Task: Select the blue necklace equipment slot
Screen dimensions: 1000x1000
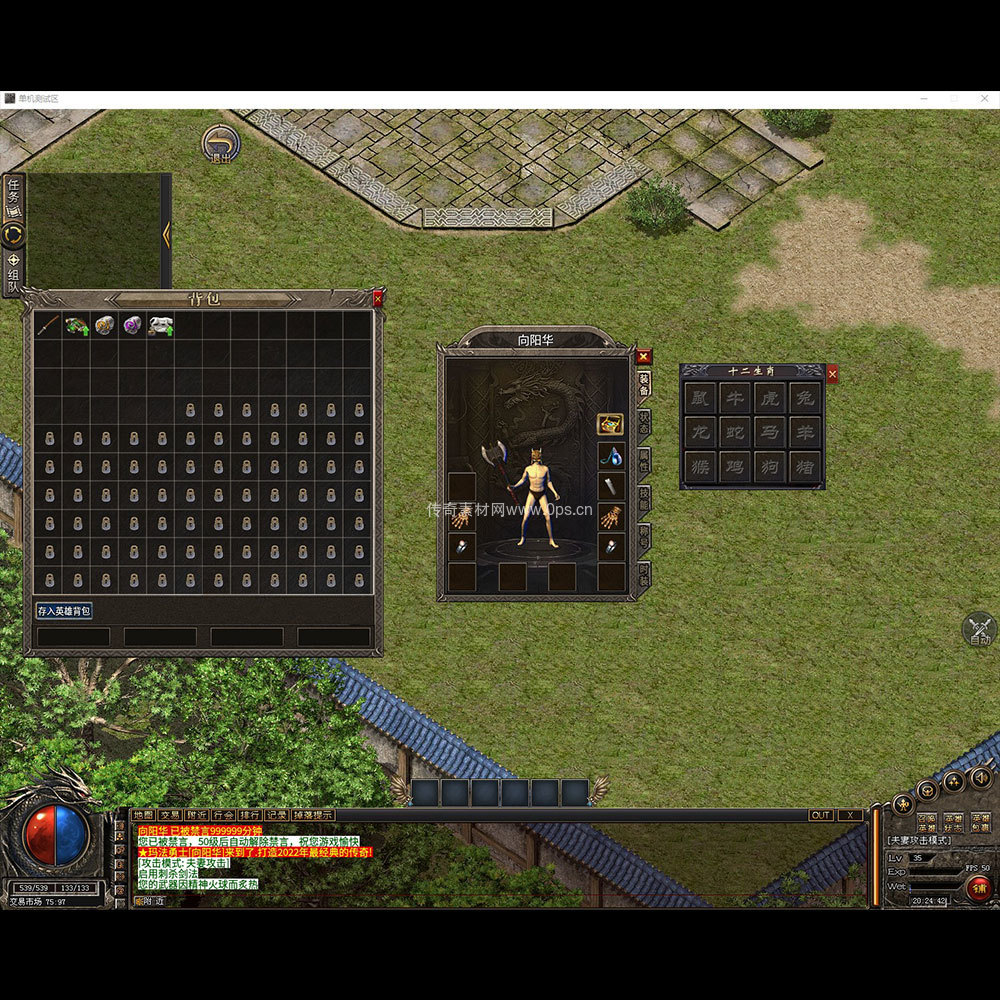Action: tap(611, 456)
